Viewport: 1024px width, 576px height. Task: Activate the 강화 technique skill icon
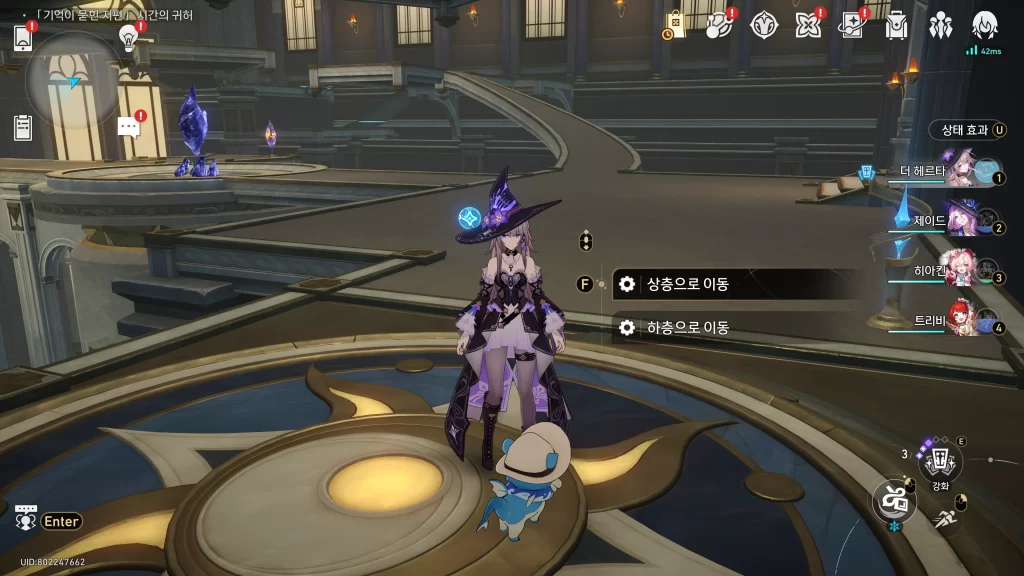(940, 461)
